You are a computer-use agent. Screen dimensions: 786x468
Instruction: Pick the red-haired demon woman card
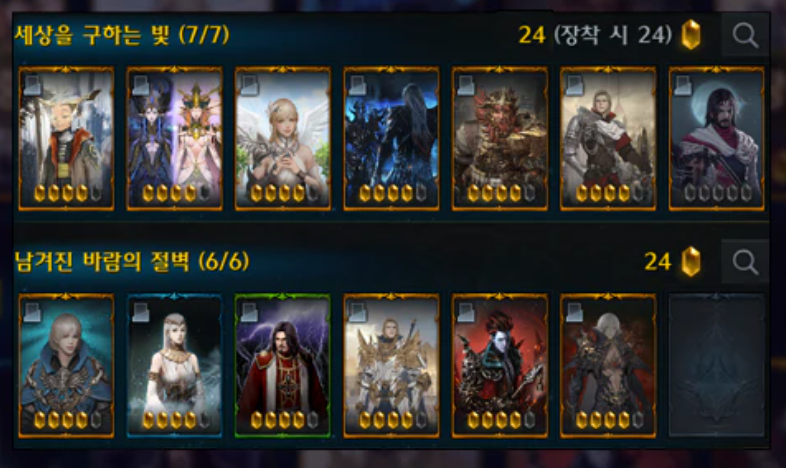(x=499, y=365)
